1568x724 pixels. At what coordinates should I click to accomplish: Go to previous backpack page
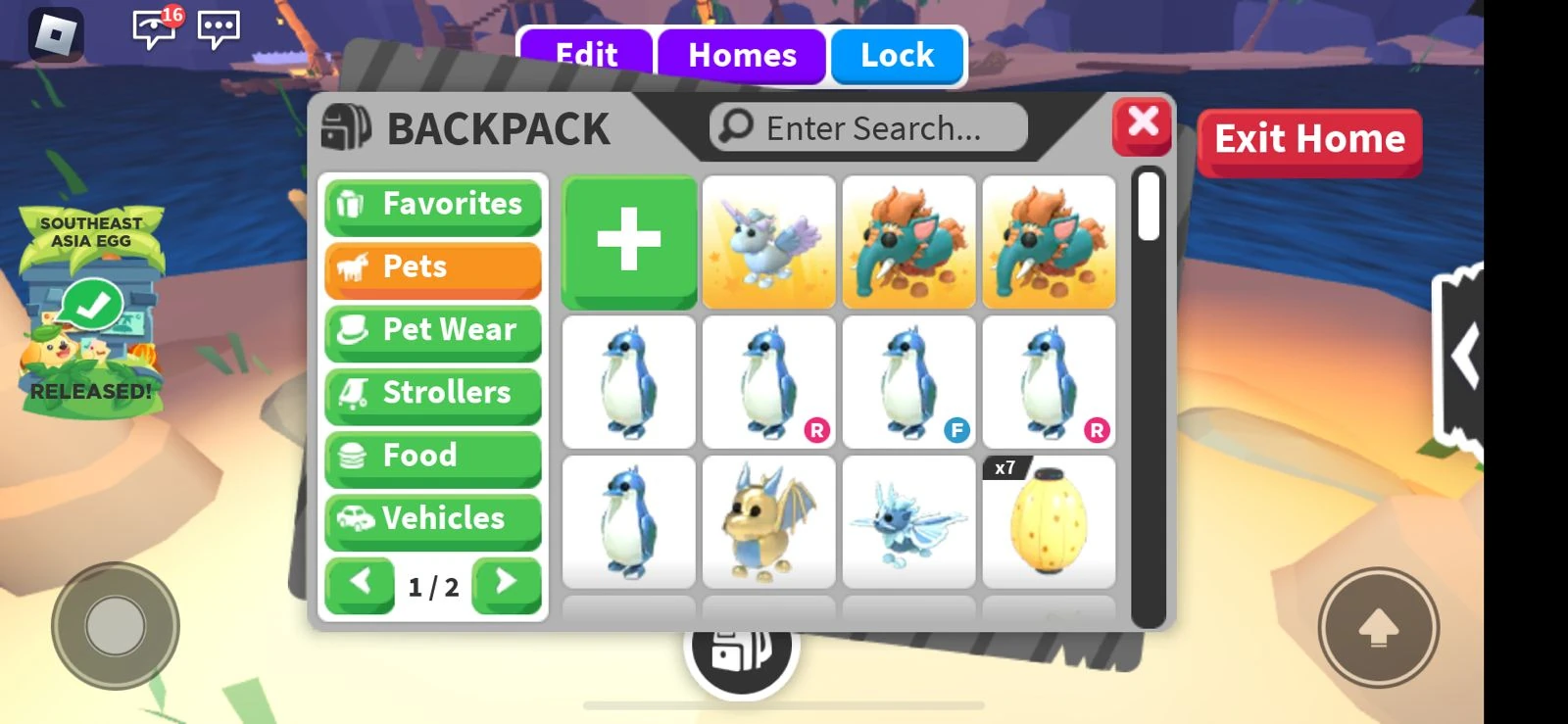click(x=360, y=585)
